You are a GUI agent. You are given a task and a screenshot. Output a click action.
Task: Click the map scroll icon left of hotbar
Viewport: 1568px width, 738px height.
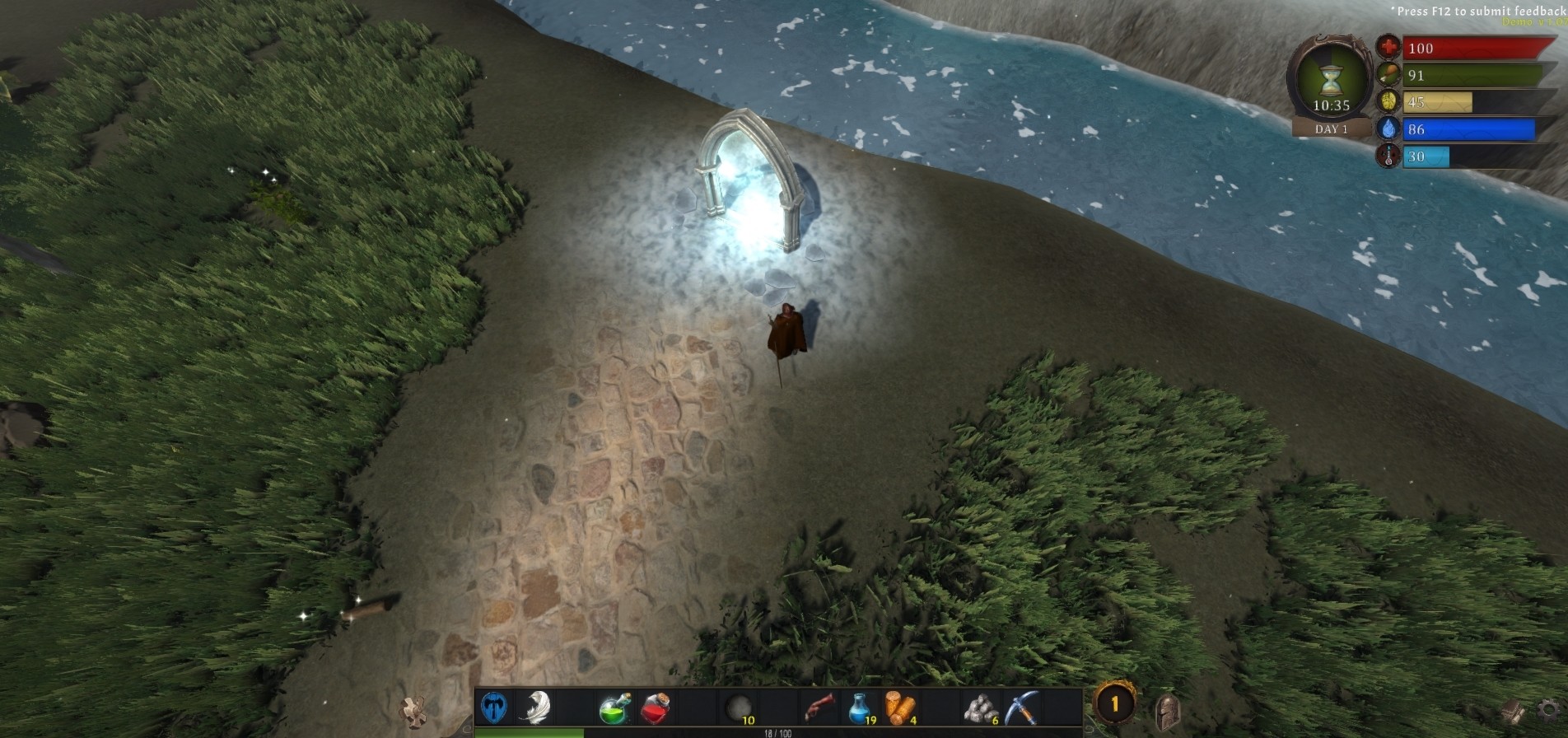coord(413,710)
